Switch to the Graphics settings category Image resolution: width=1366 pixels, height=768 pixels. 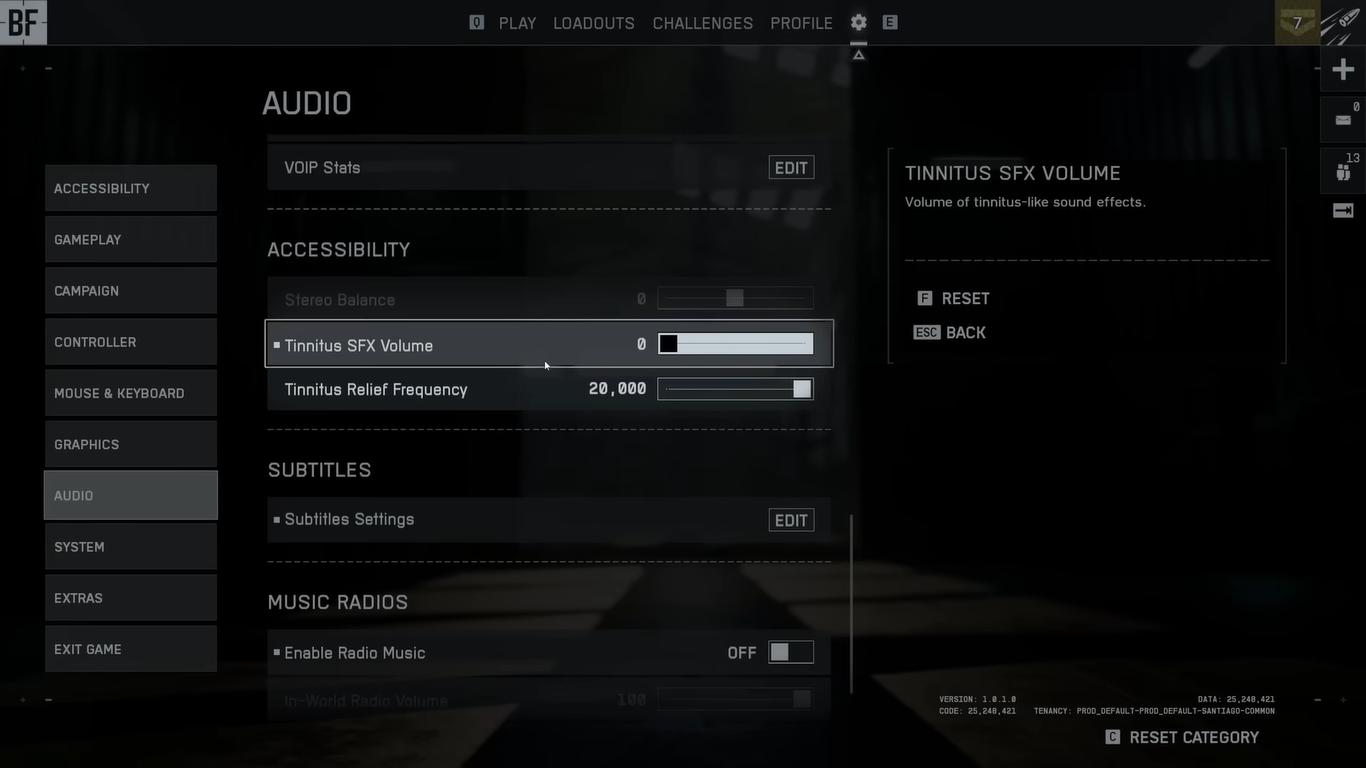pos(130,444)
